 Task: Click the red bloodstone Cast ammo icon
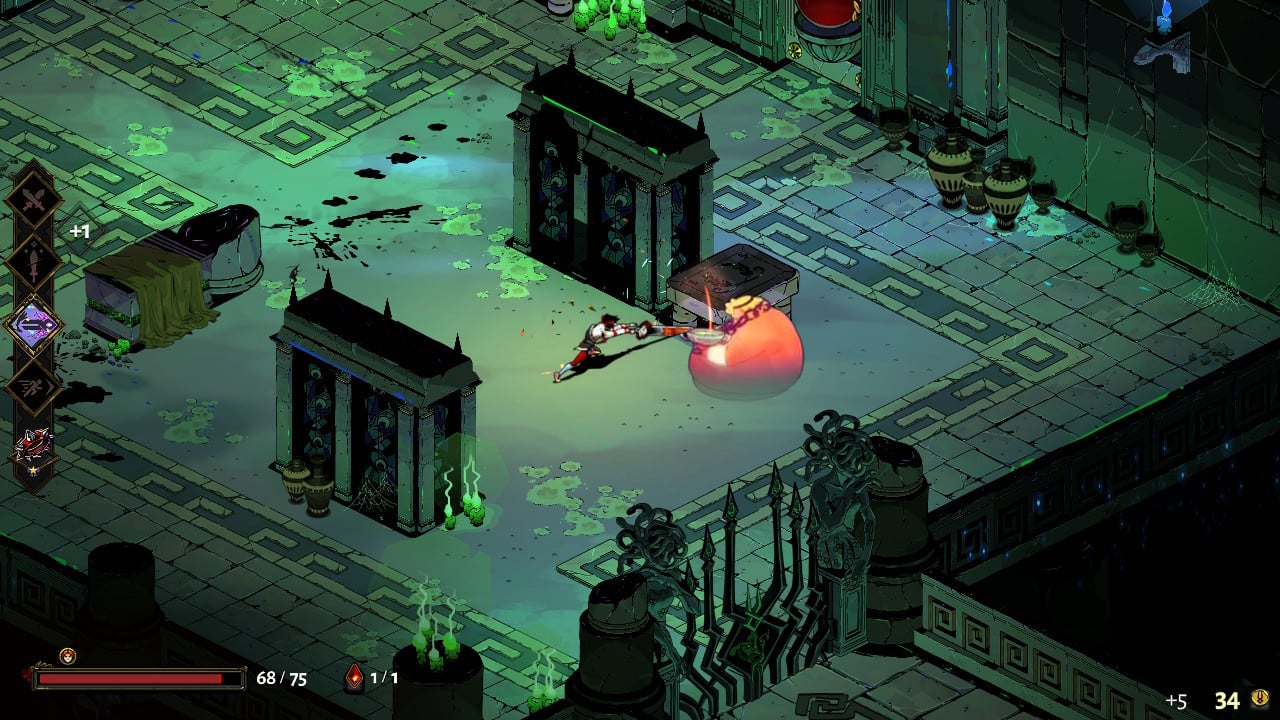point(354,678)
